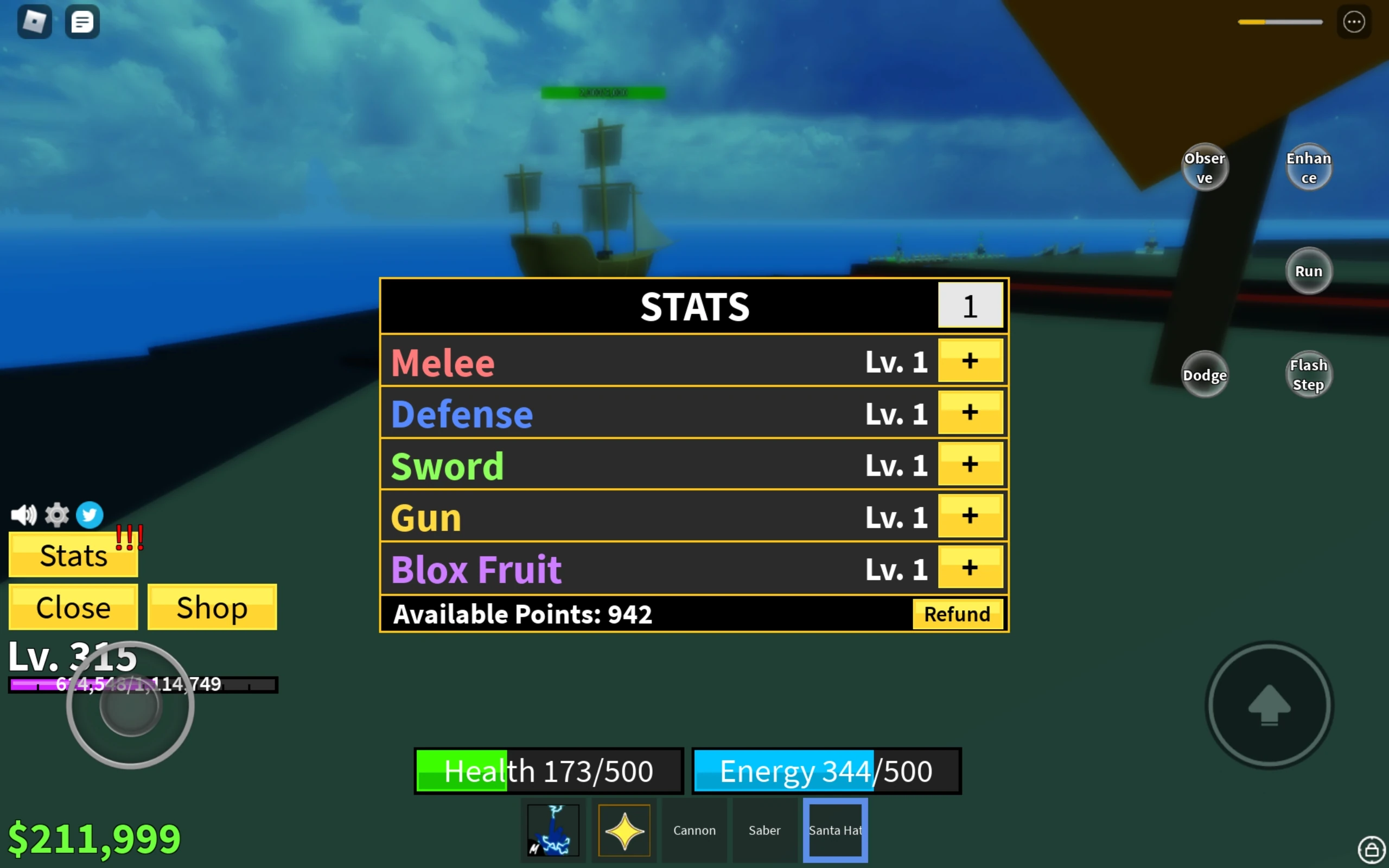Open the Roblox menu with three dots

point(1354,21)
